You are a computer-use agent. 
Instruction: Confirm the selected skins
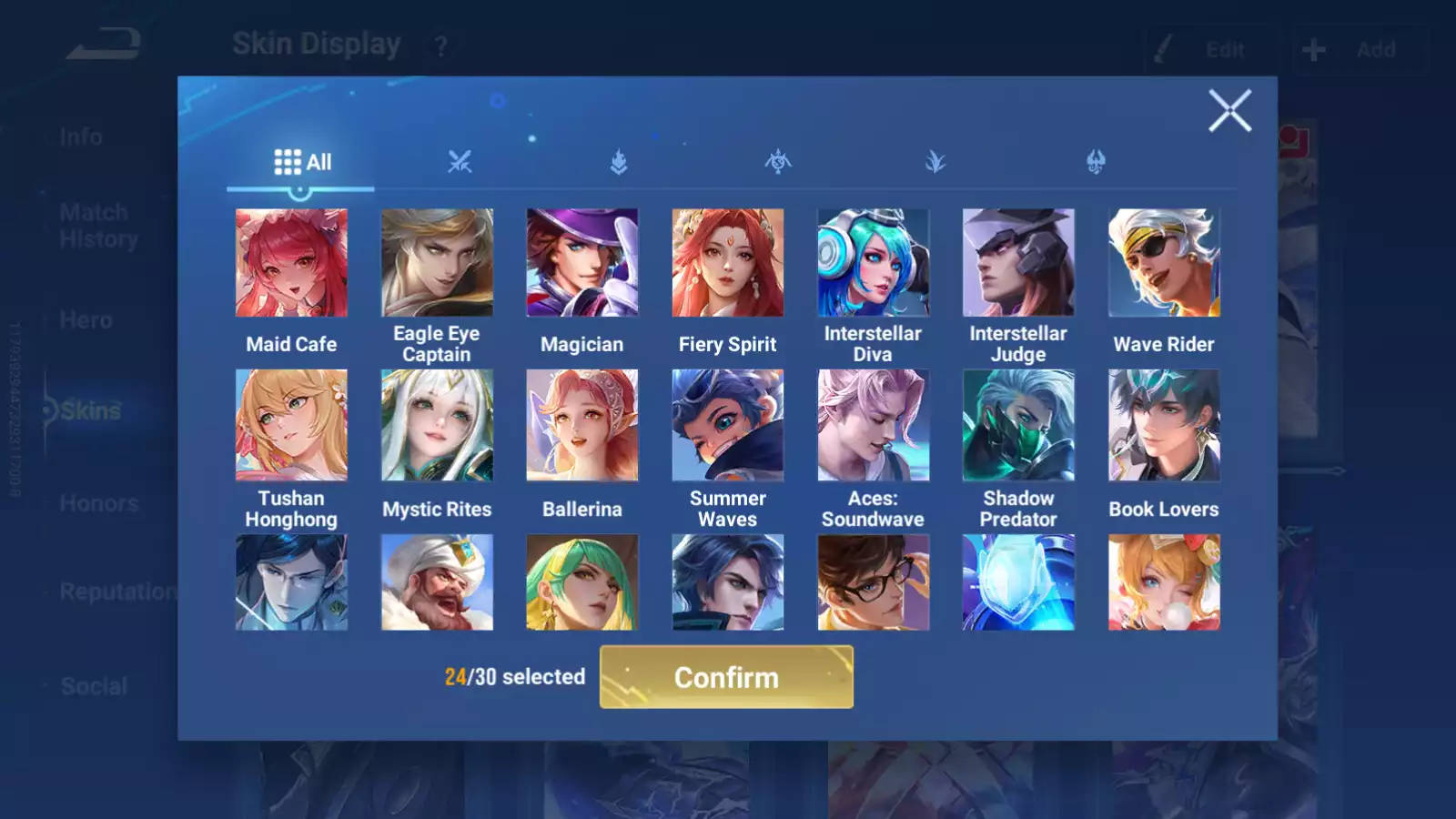pos(726,677)
